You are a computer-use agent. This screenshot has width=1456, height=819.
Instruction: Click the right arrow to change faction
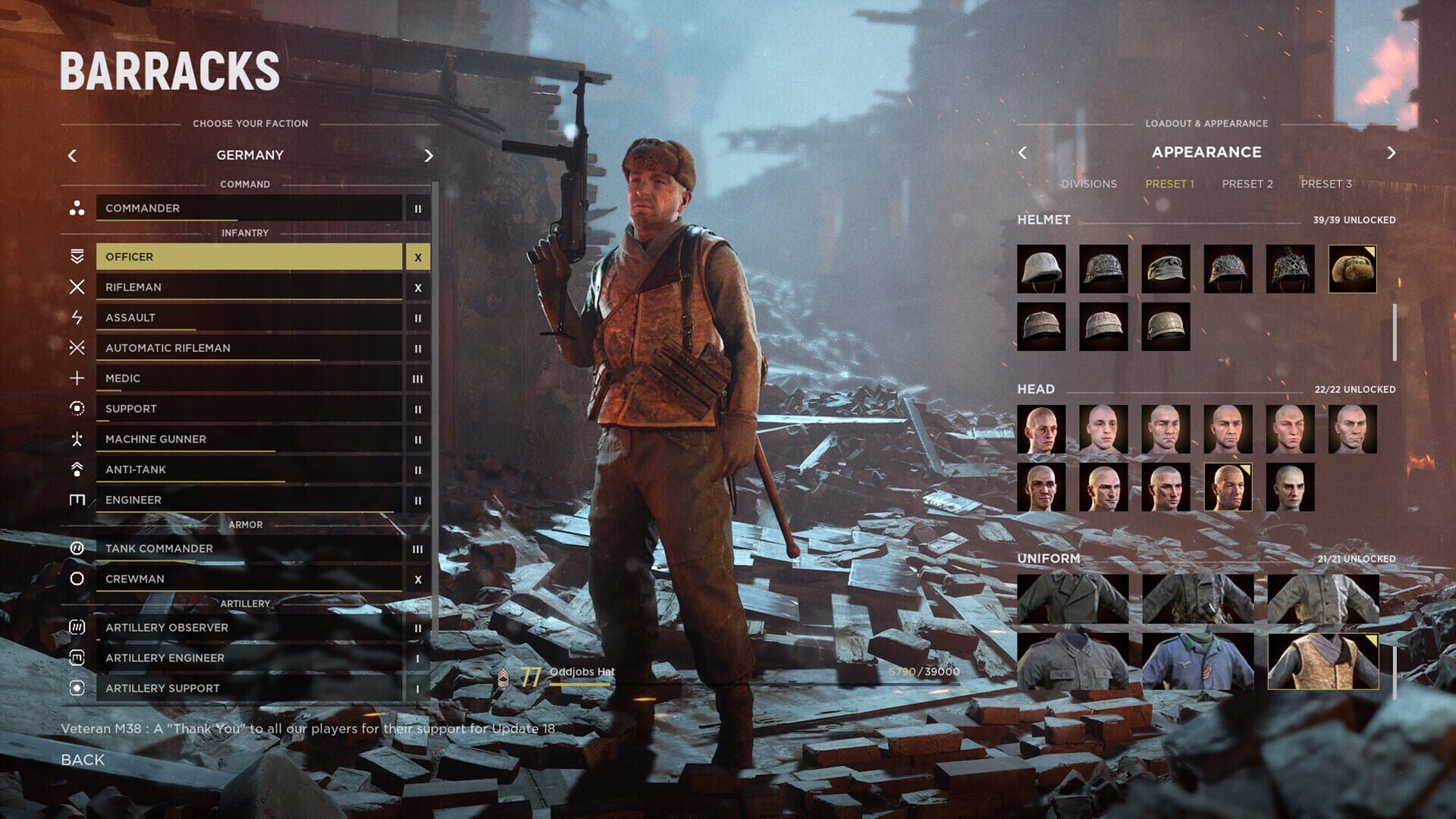pyautogui.click(x=428, y=155)
